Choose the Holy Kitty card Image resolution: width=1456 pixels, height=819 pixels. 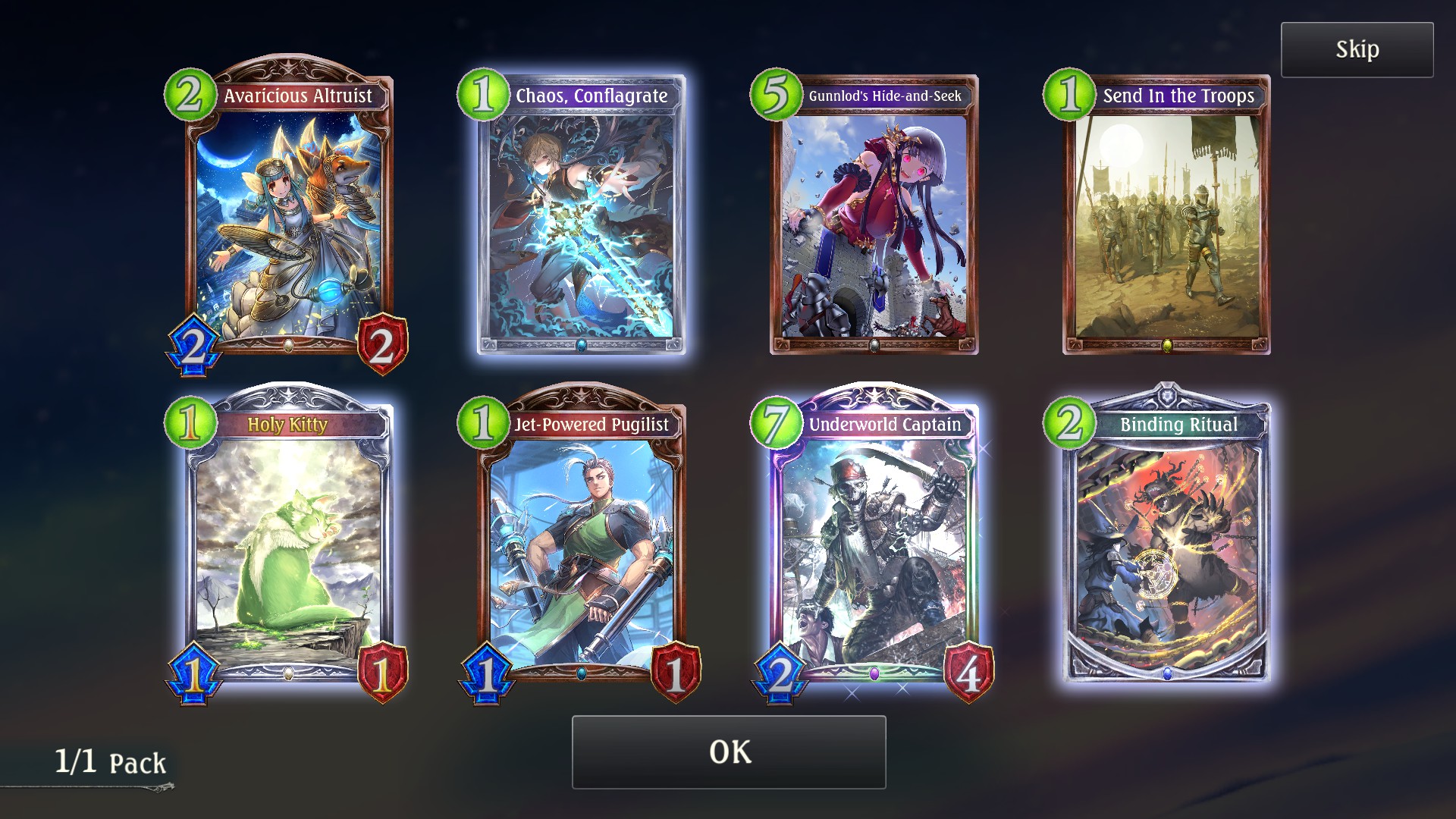[288, 546]
